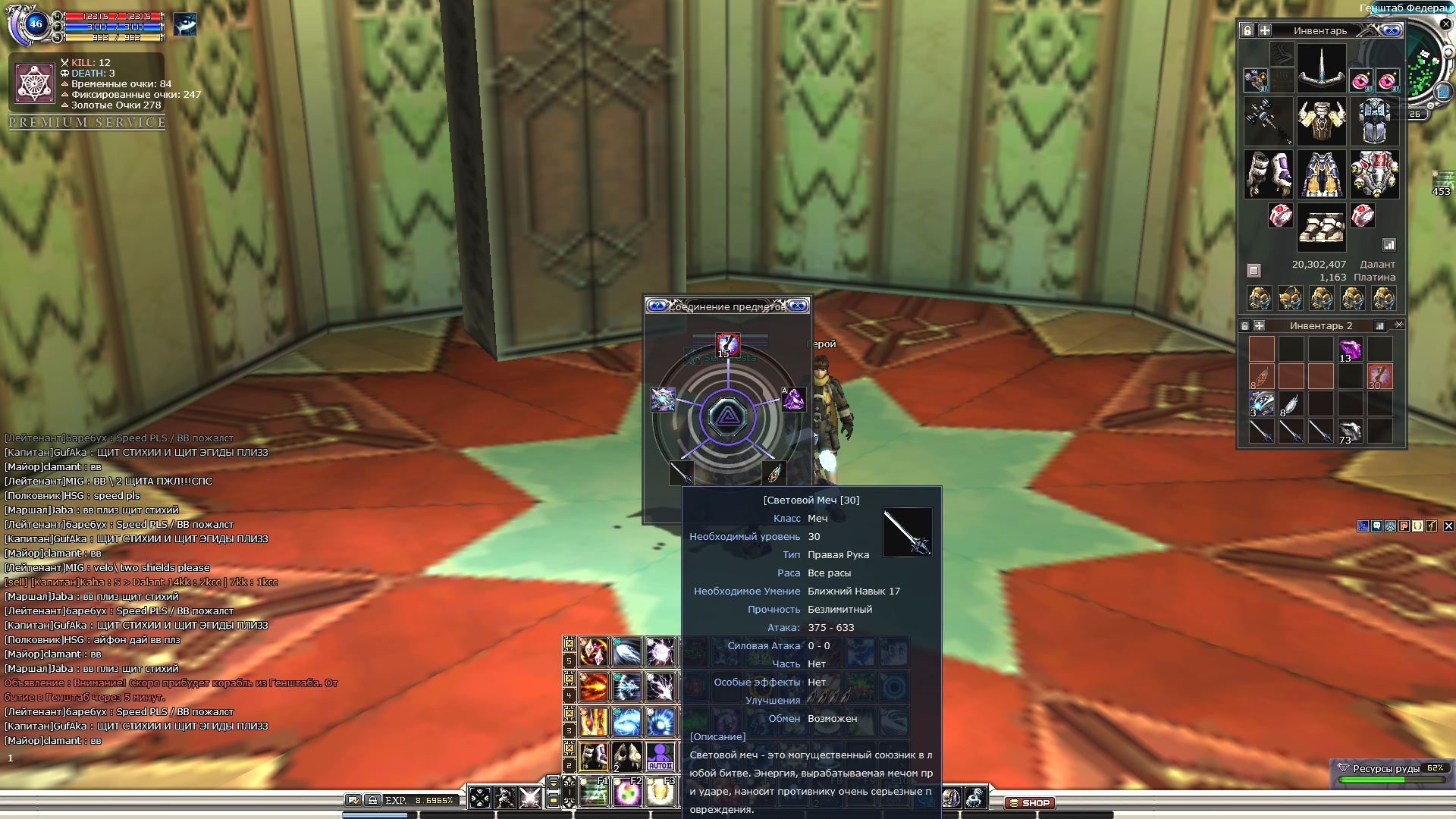
Task: Click the PREMIUM SERVICE label
Action: tap(87, 122)
